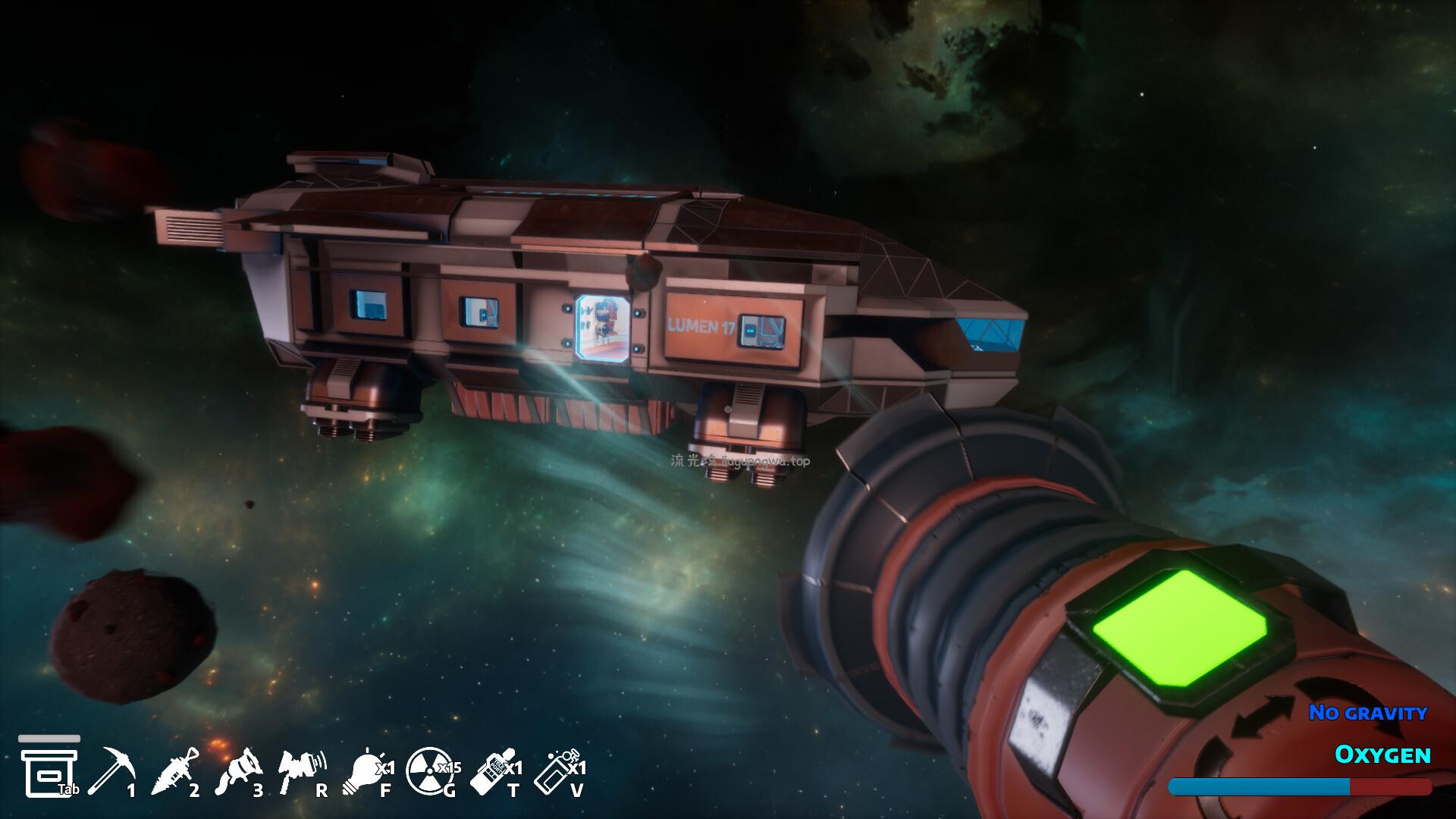Open the inventory storage box
The image size is (1456, 819).
(x=49, y=770)
